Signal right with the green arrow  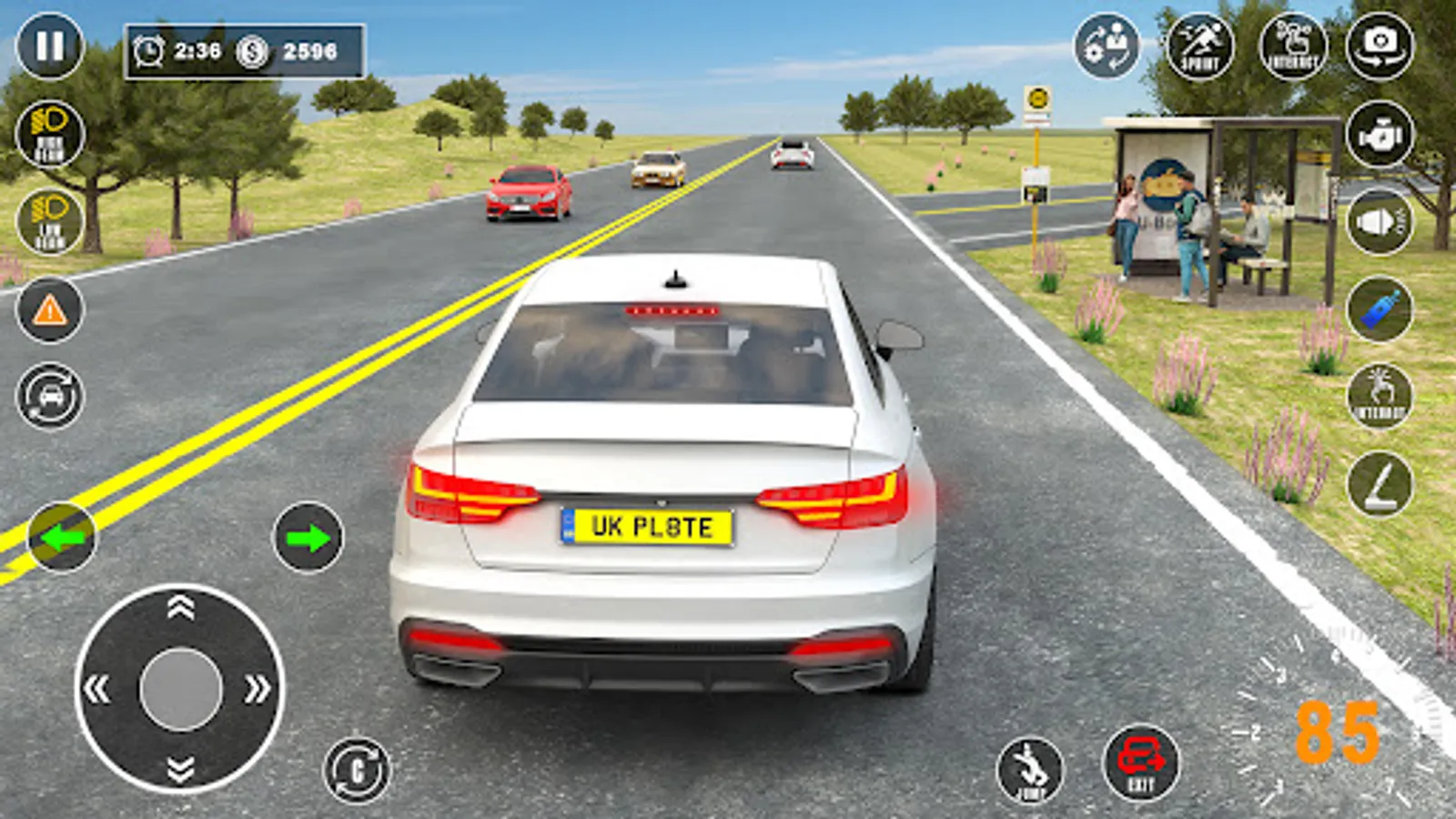pos(308,538)
